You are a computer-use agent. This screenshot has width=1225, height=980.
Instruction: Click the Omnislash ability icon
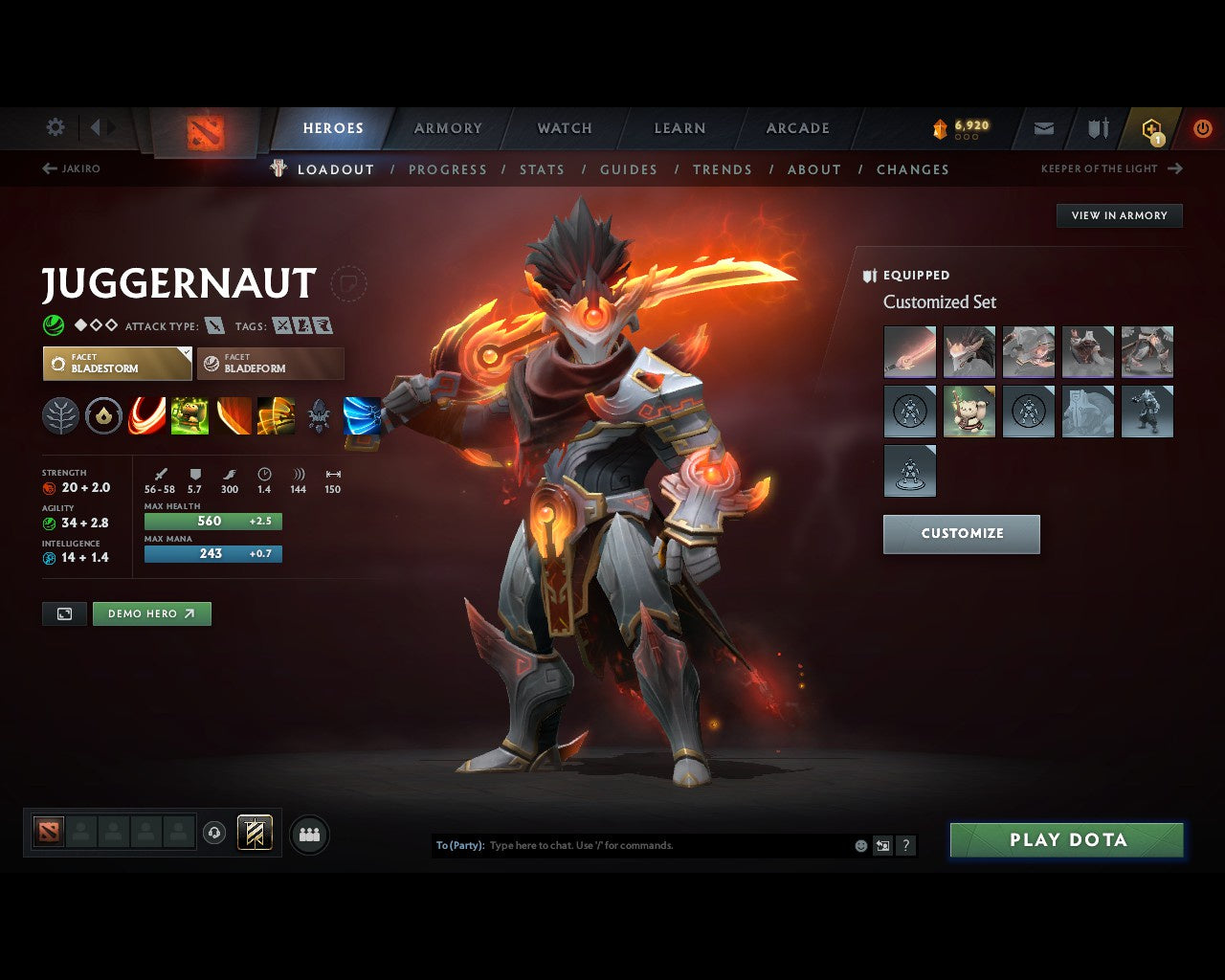tap(276, 414)
